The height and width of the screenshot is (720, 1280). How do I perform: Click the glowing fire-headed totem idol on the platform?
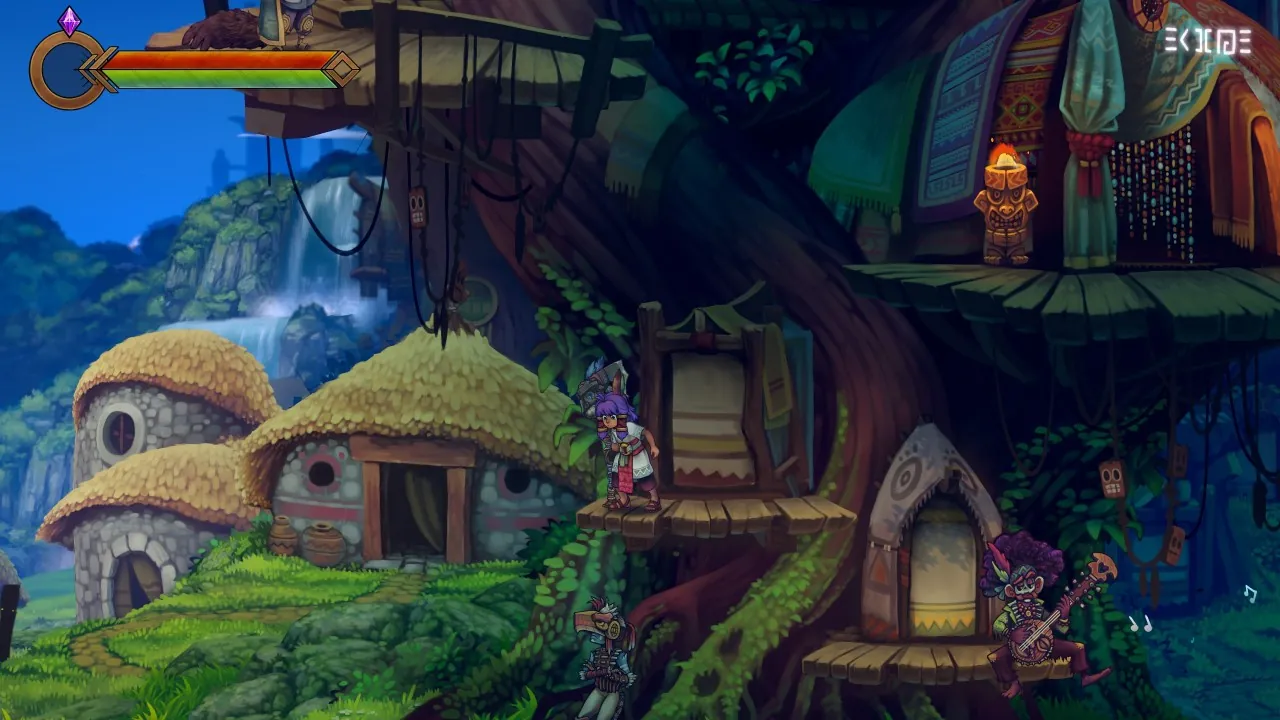pyautogui.click(x=1004, y=200)
